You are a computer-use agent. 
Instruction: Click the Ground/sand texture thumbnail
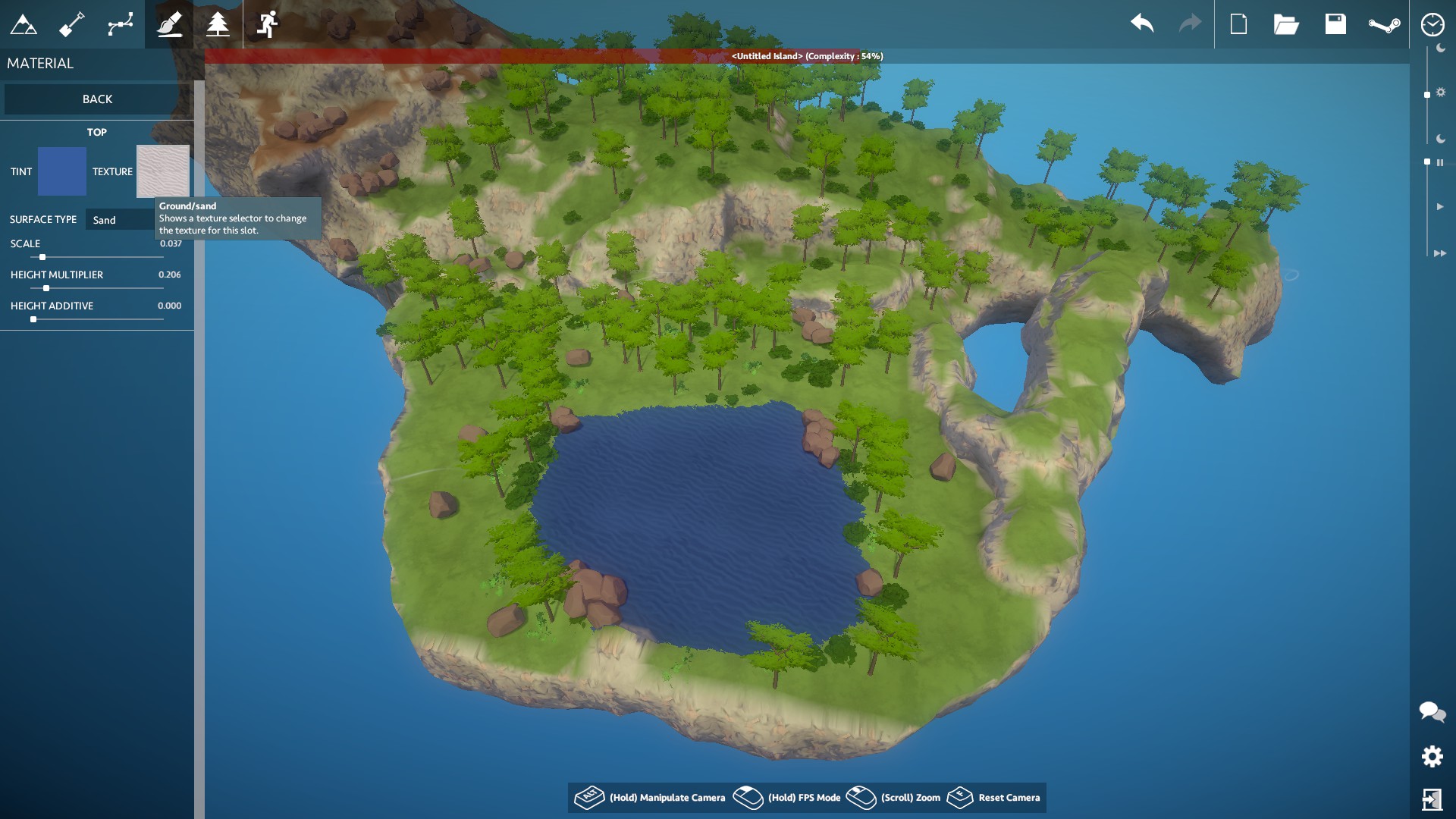(162, 171)
